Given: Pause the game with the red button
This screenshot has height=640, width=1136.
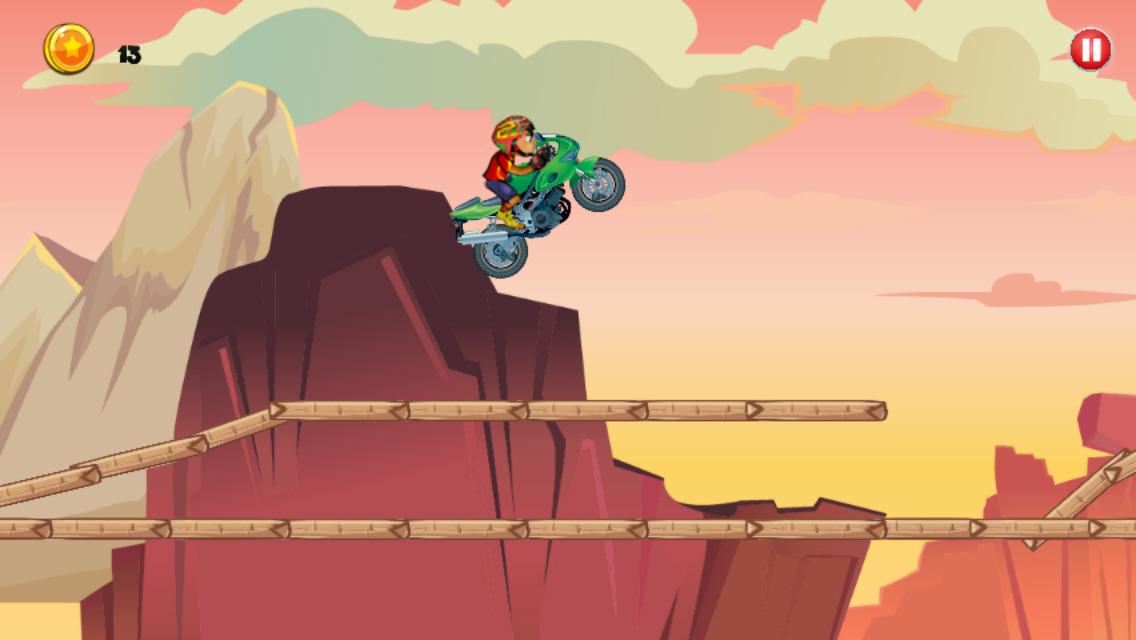Looking at the screenshot, I should pos(1090,50).
